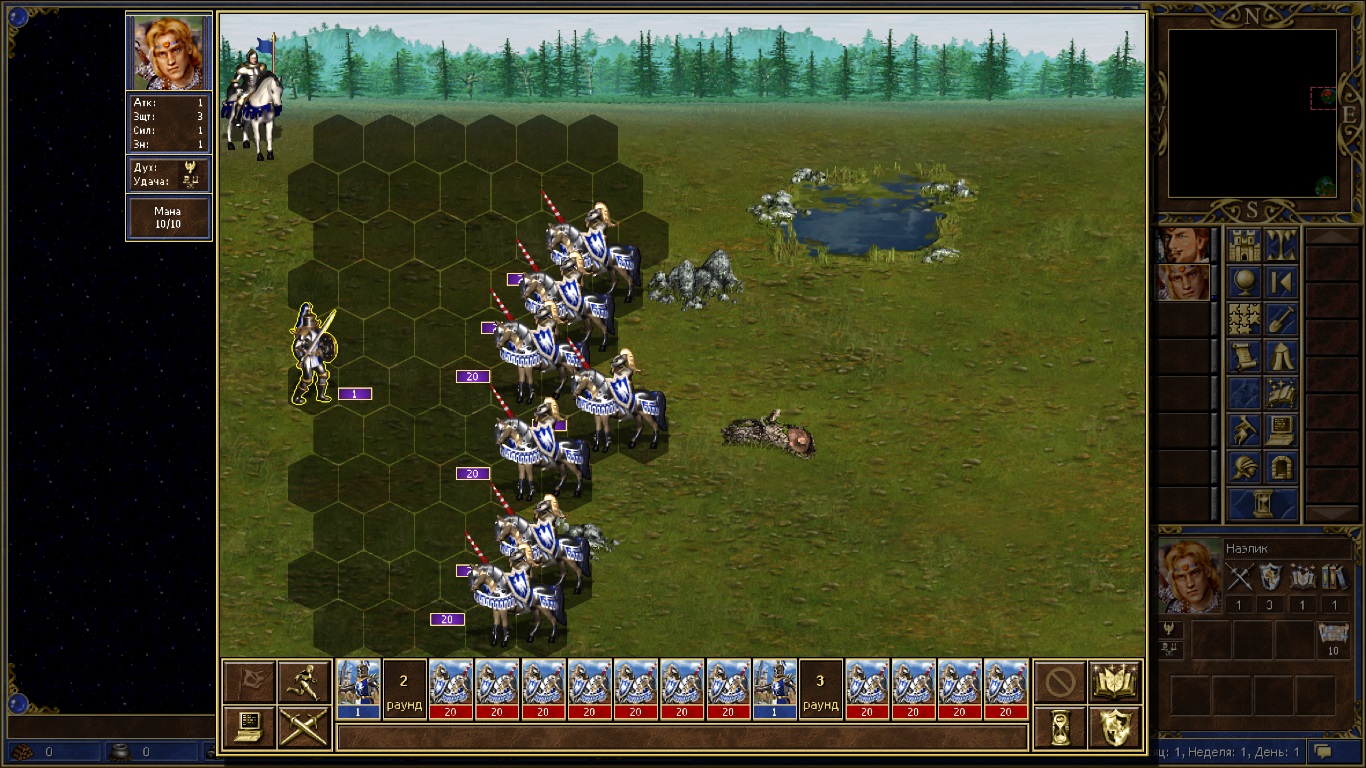Click the combat log message bar
This screenshot has height=768, width=1366.
682,737
